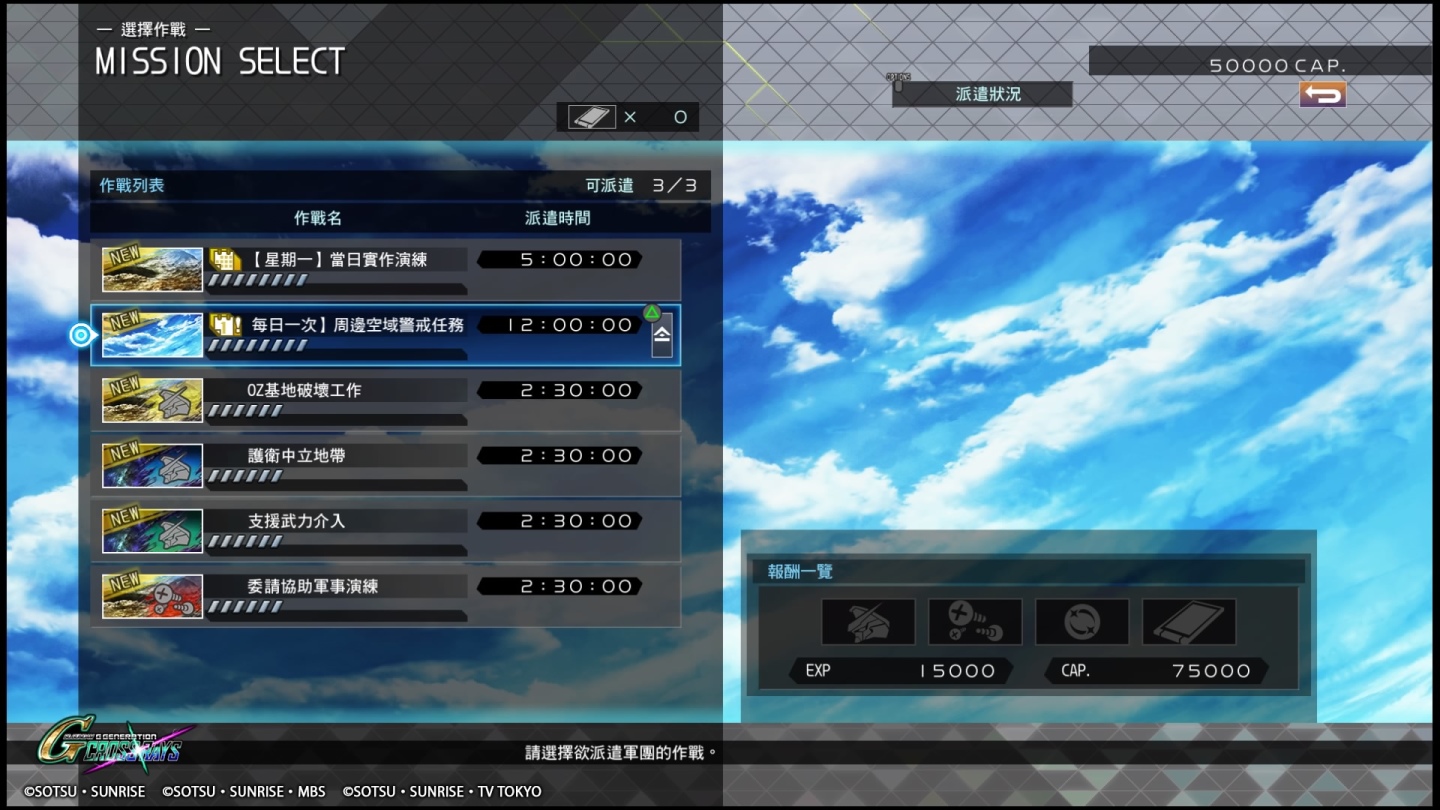Viewport: 1440px width, 810px height.
Task: Click the orange return arrow icon
Action: [x=1322, y=94]
